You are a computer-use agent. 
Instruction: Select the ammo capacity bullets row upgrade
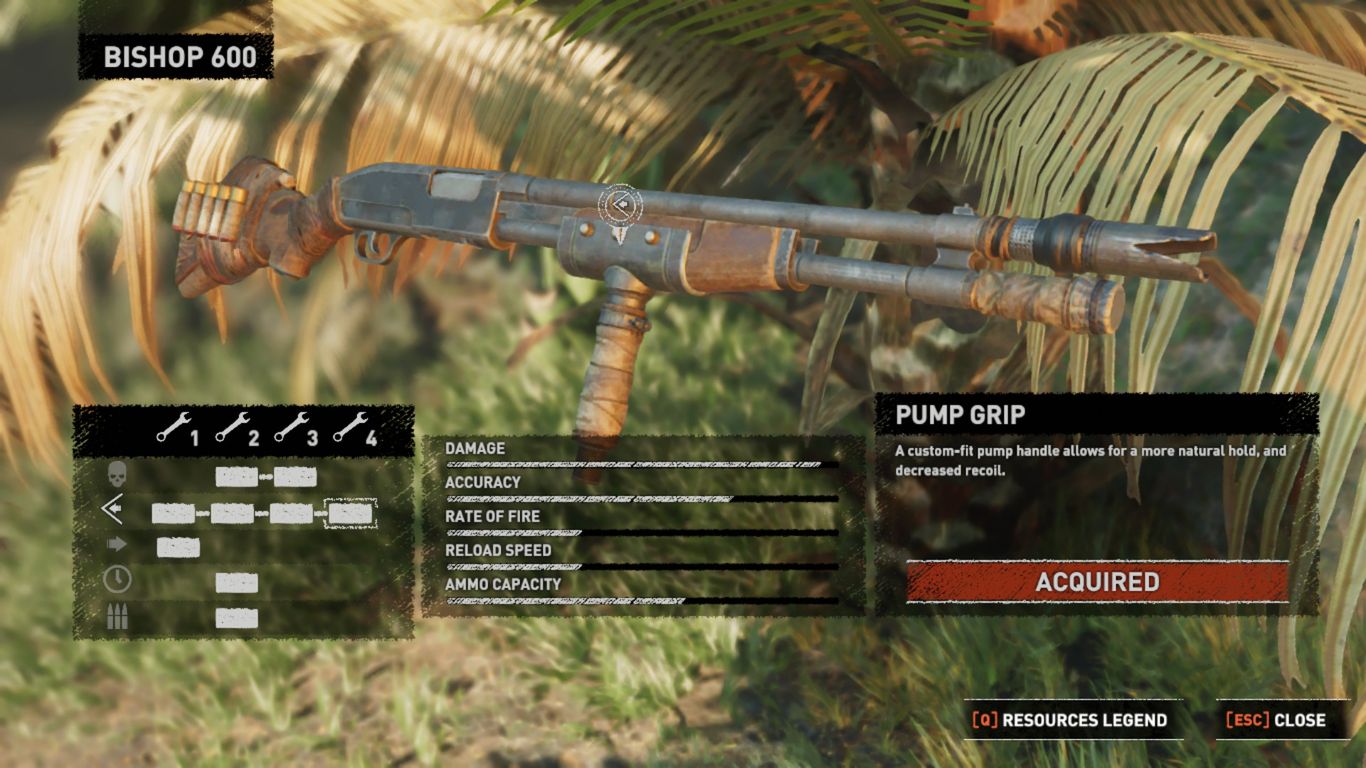236,618
